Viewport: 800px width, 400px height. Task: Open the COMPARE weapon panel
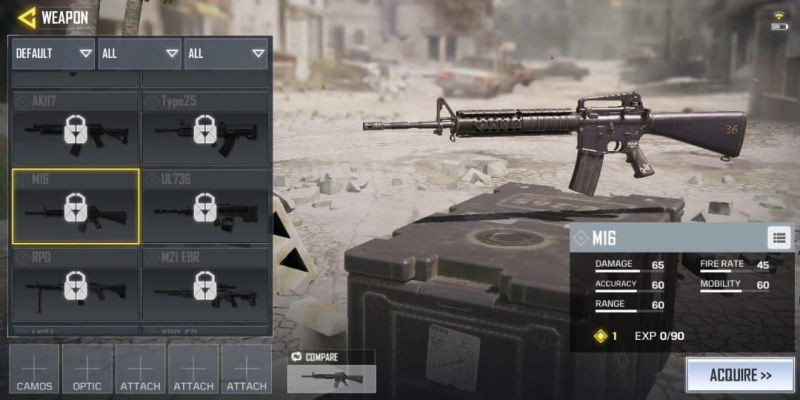331,371
